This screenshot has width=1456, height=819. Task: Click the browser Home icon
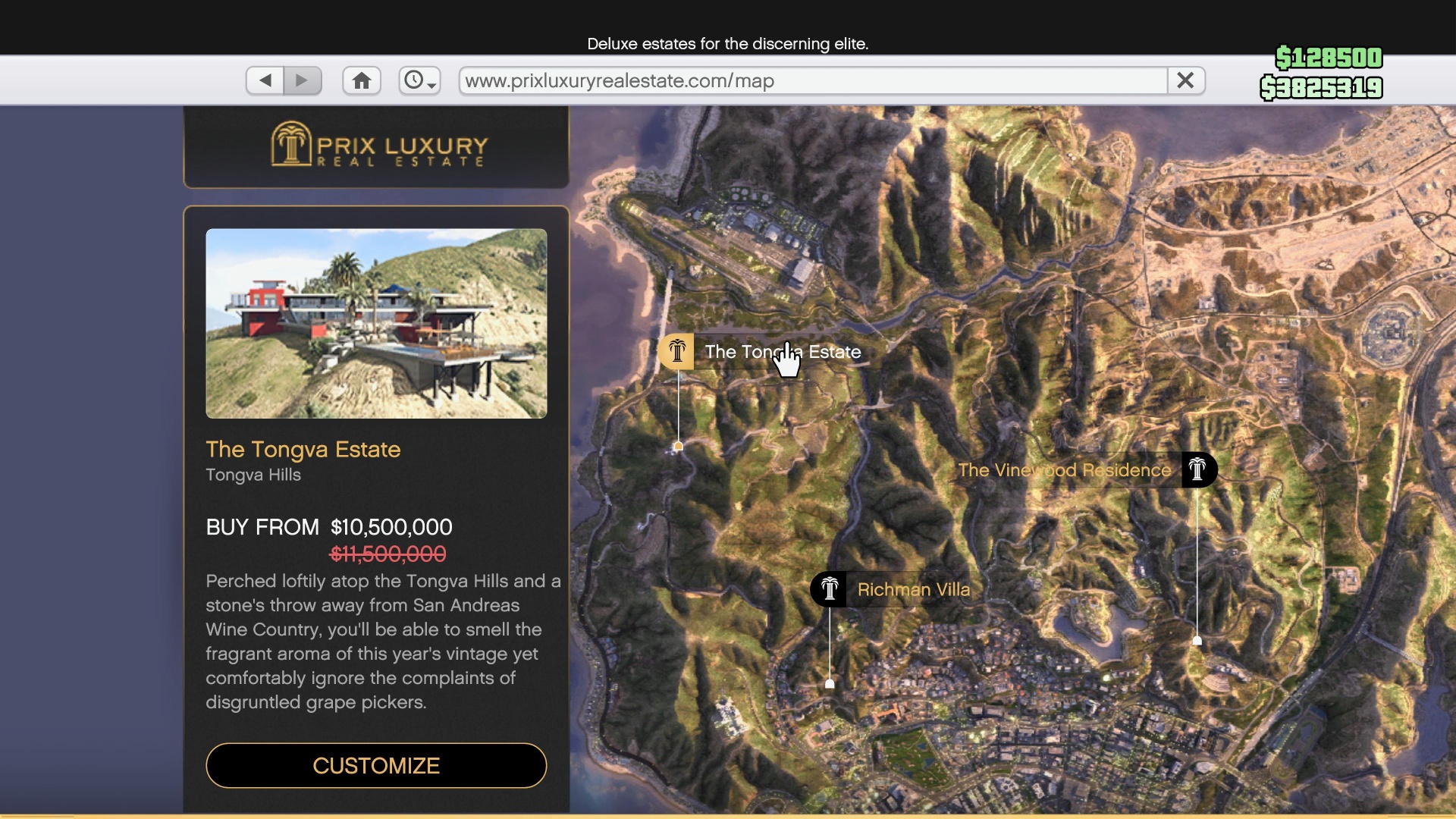click(x=361, y=80)
